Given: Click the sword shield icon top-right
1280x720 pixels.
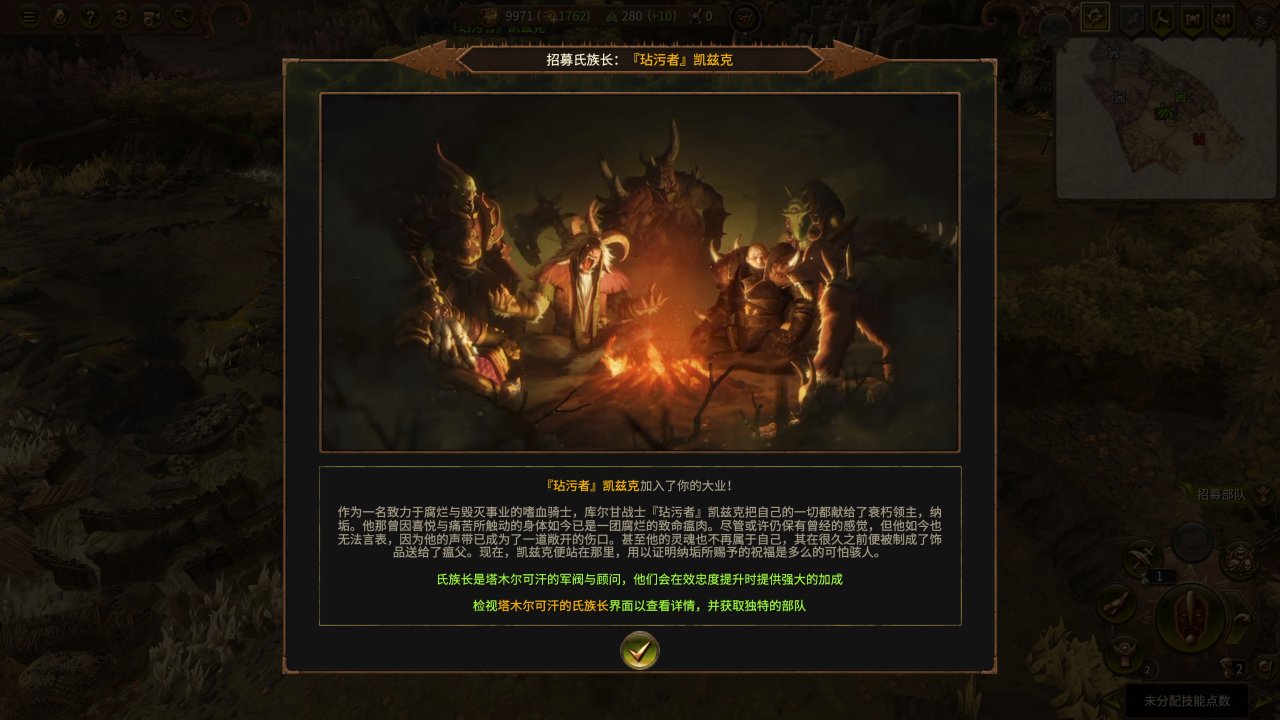Looking at the screenshot, I should [x=1132, y=18].
